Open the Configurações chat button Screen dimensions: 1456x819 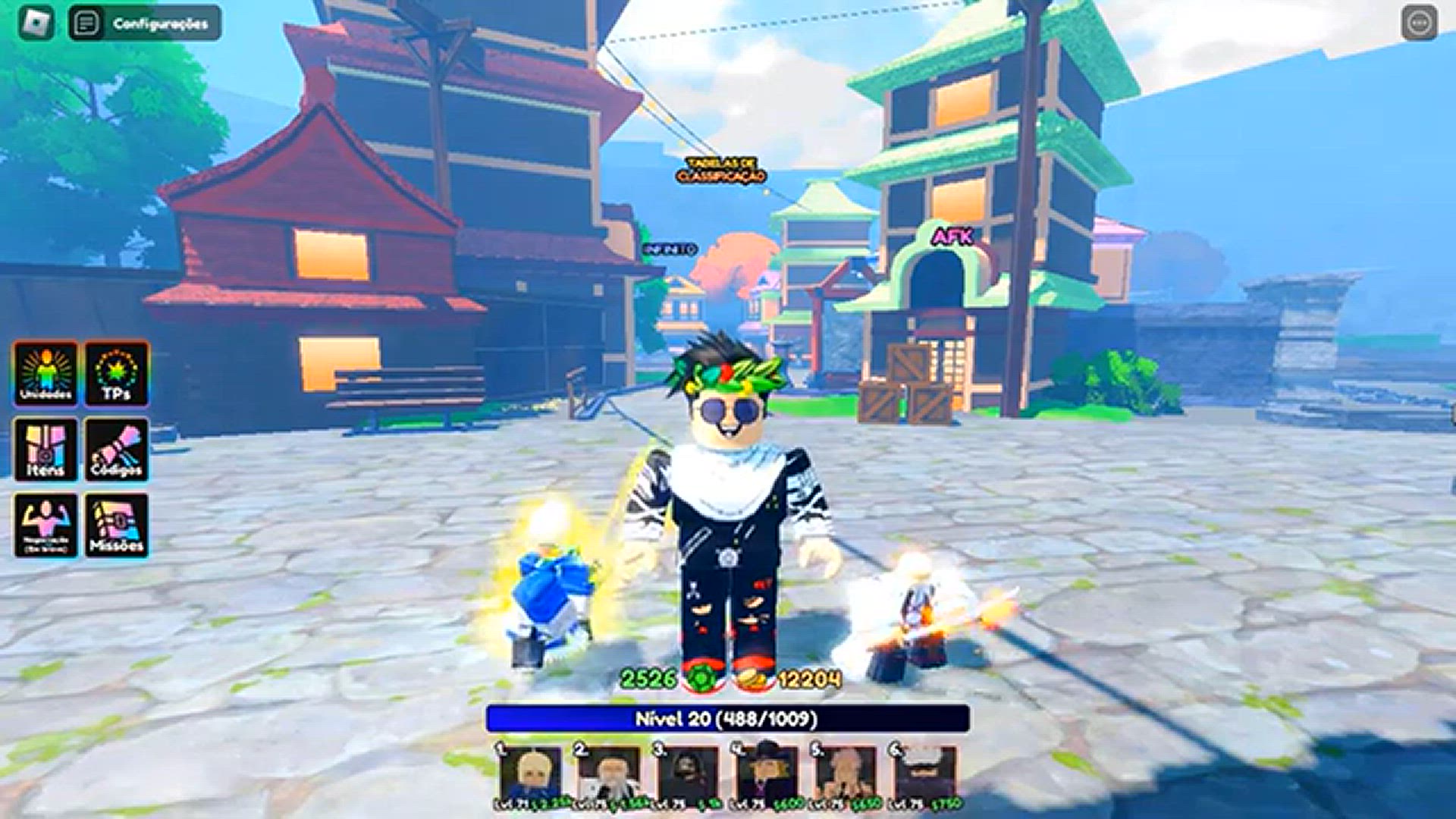(x=145, y=23)
